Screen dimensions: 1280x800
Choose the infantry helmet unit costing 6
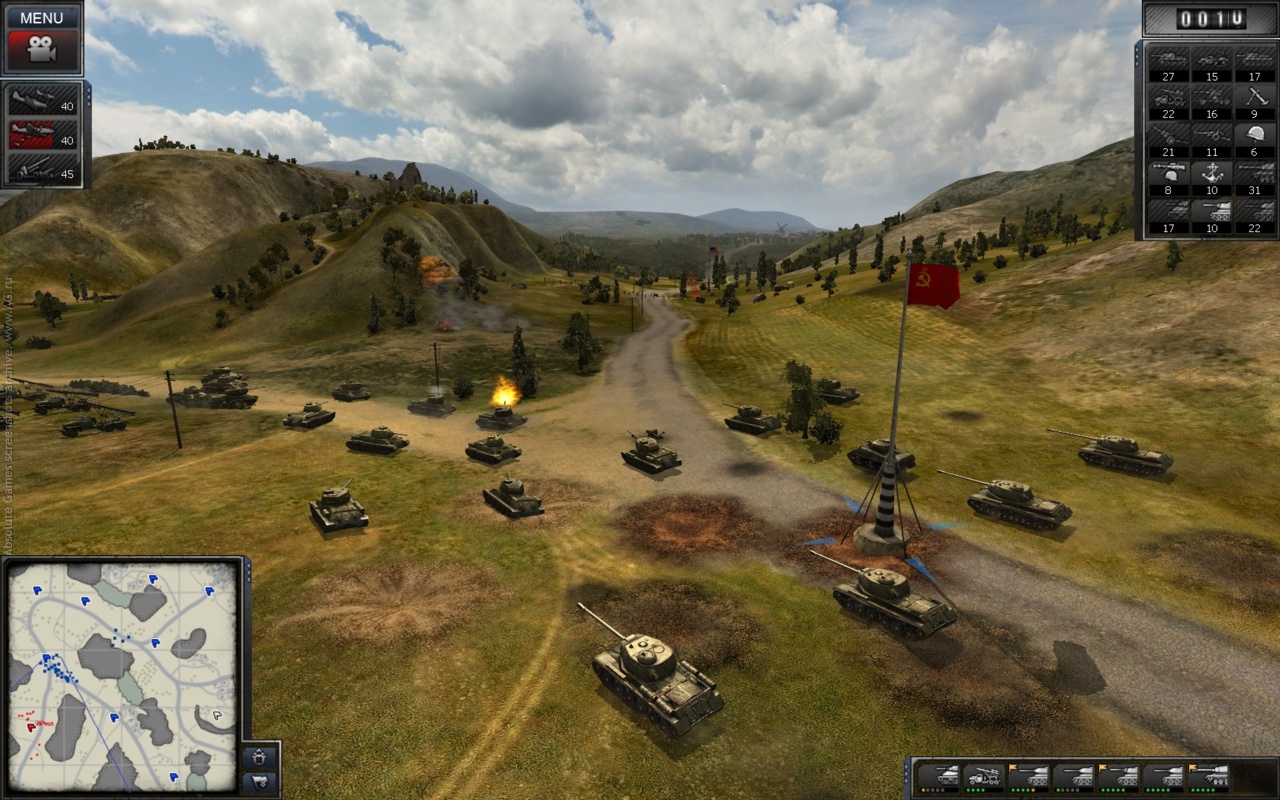click(1254, 138)
